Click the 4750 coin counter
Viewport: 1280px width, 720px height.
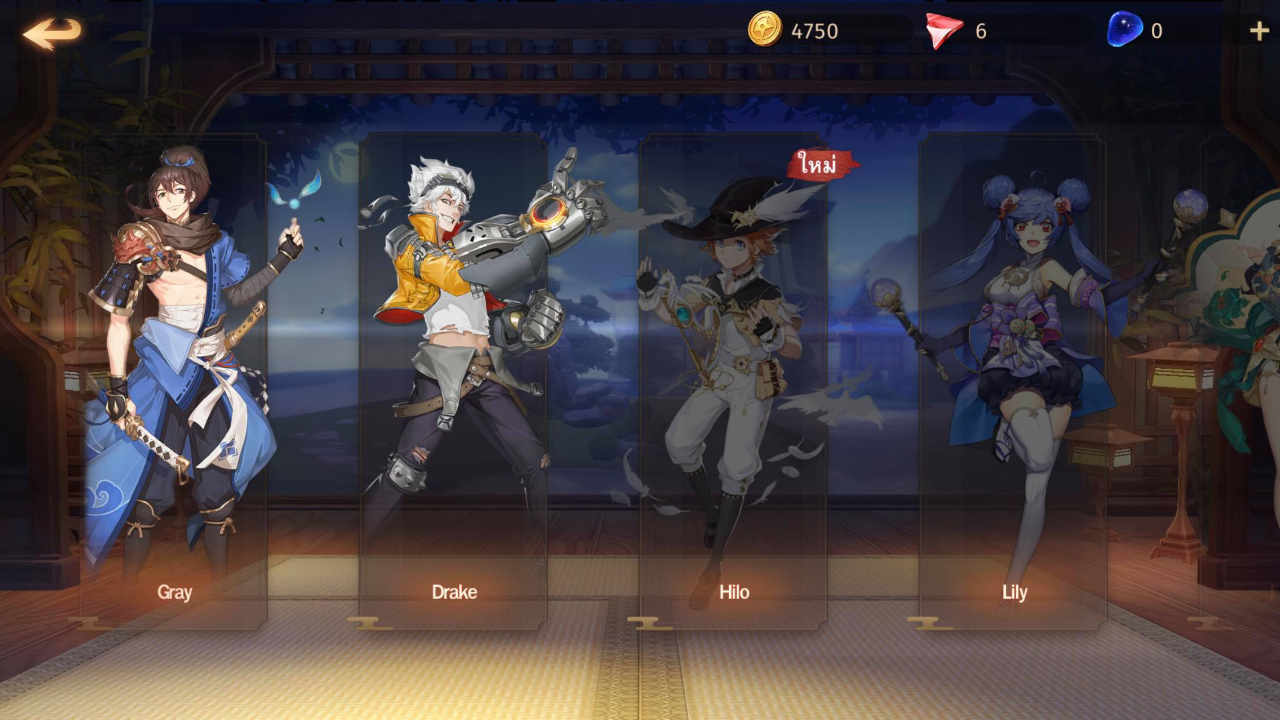point(813,29)
